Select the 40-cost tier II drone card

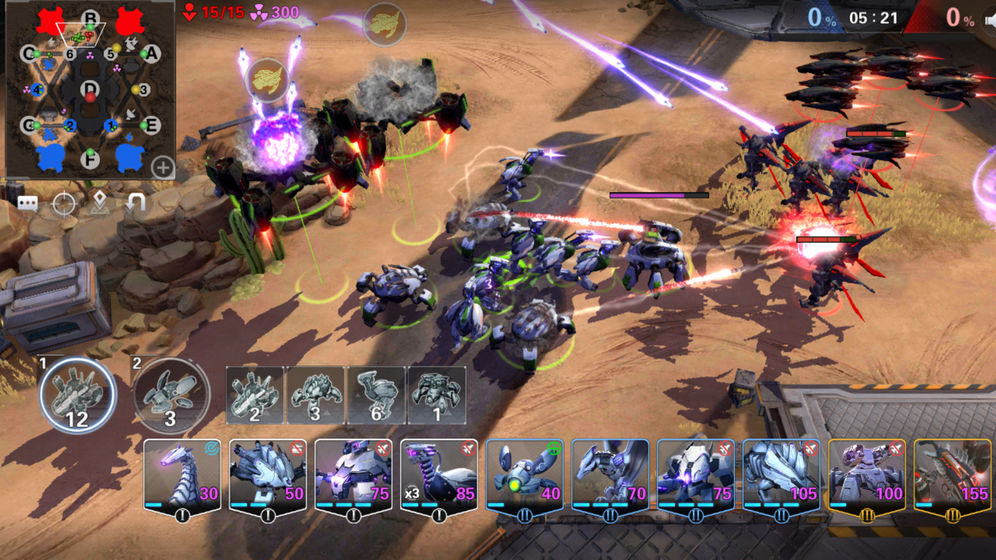(524, 478)
